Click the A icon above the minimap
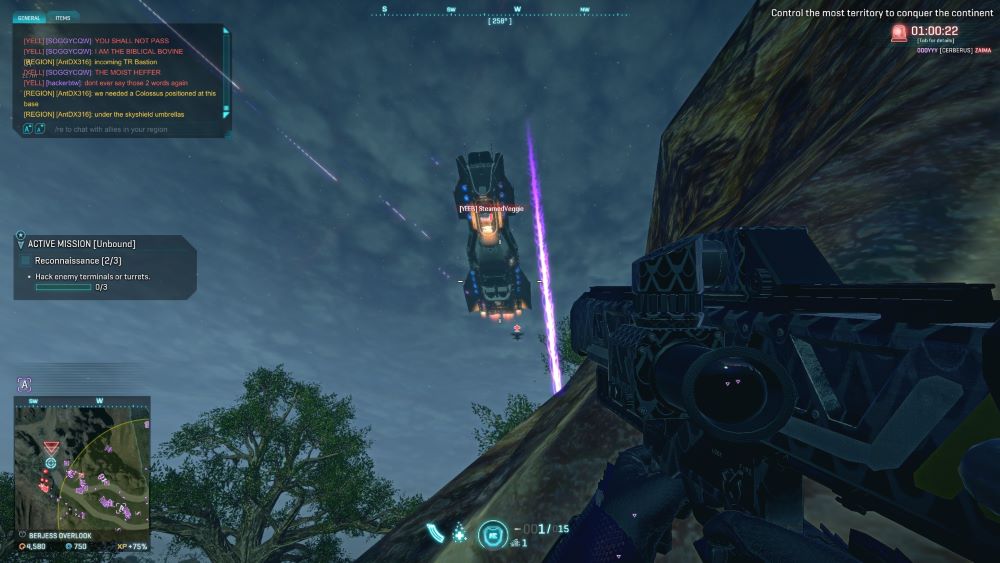The width and height of the screenshot is (1000, 563). click(x=24, y=384)
